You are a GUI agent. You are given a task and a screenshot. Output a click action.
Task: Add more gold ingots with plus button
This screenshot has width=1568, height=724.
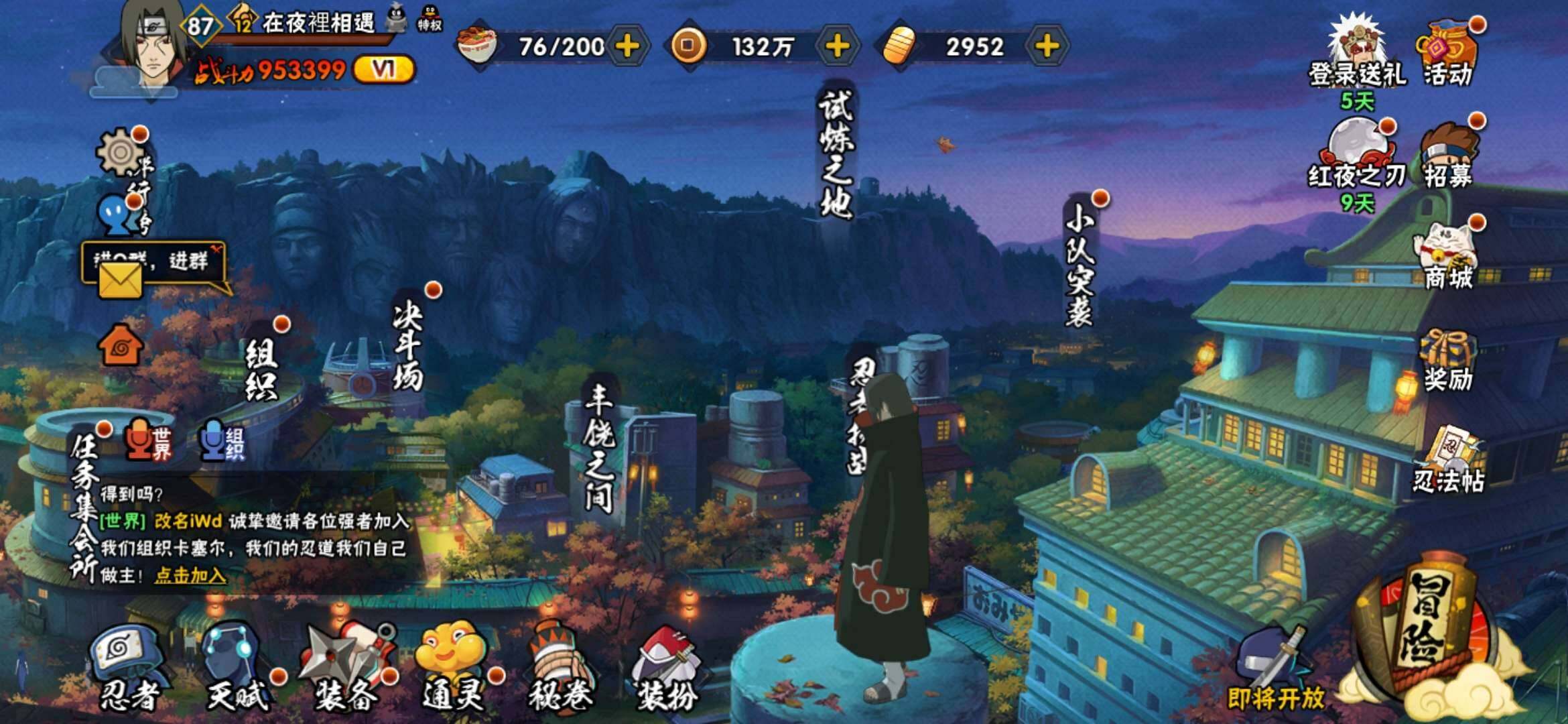(1047, 46)
